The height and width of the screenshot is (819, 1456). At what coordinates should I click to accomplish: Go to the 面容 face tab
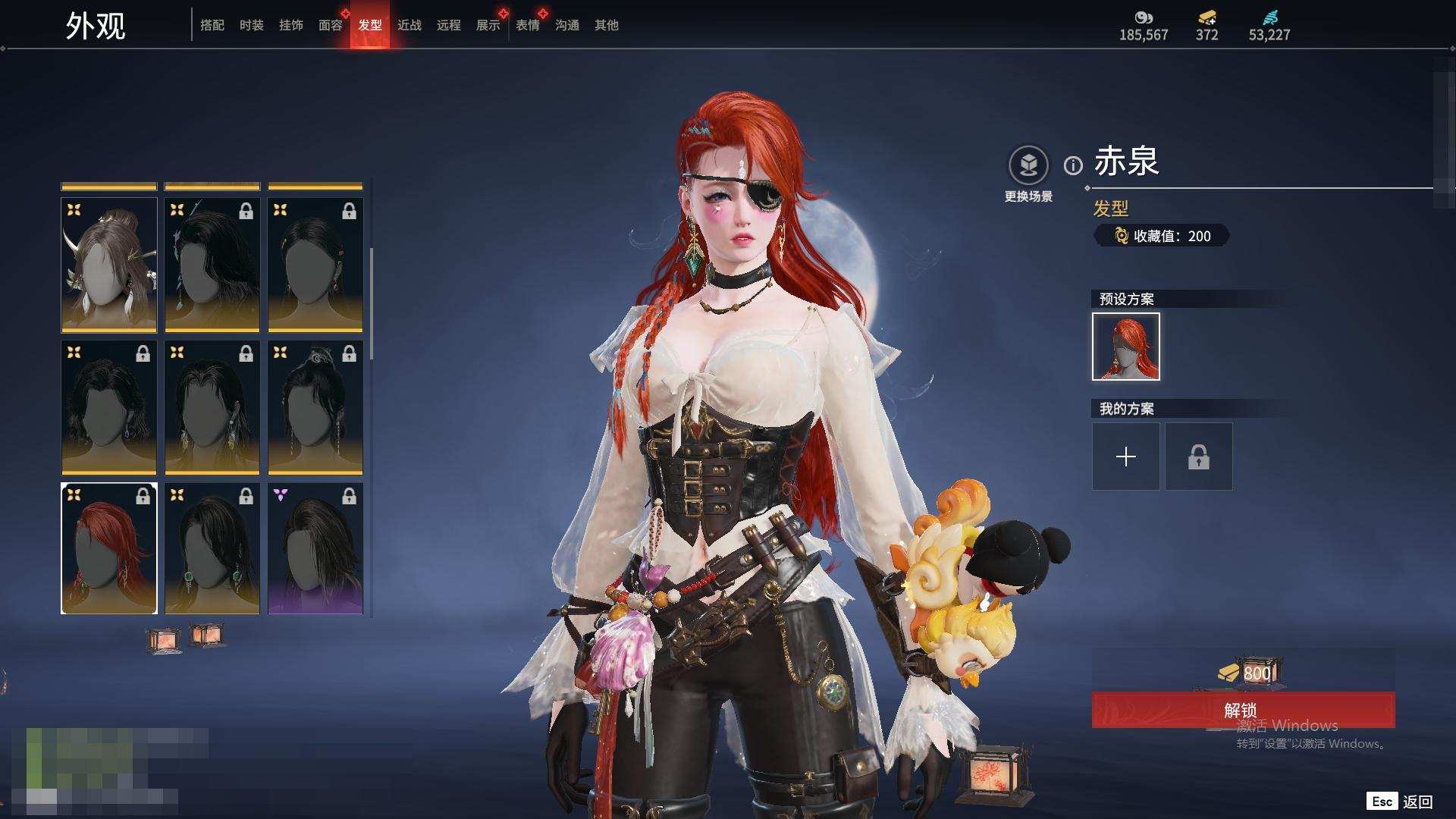click(331, 25)
